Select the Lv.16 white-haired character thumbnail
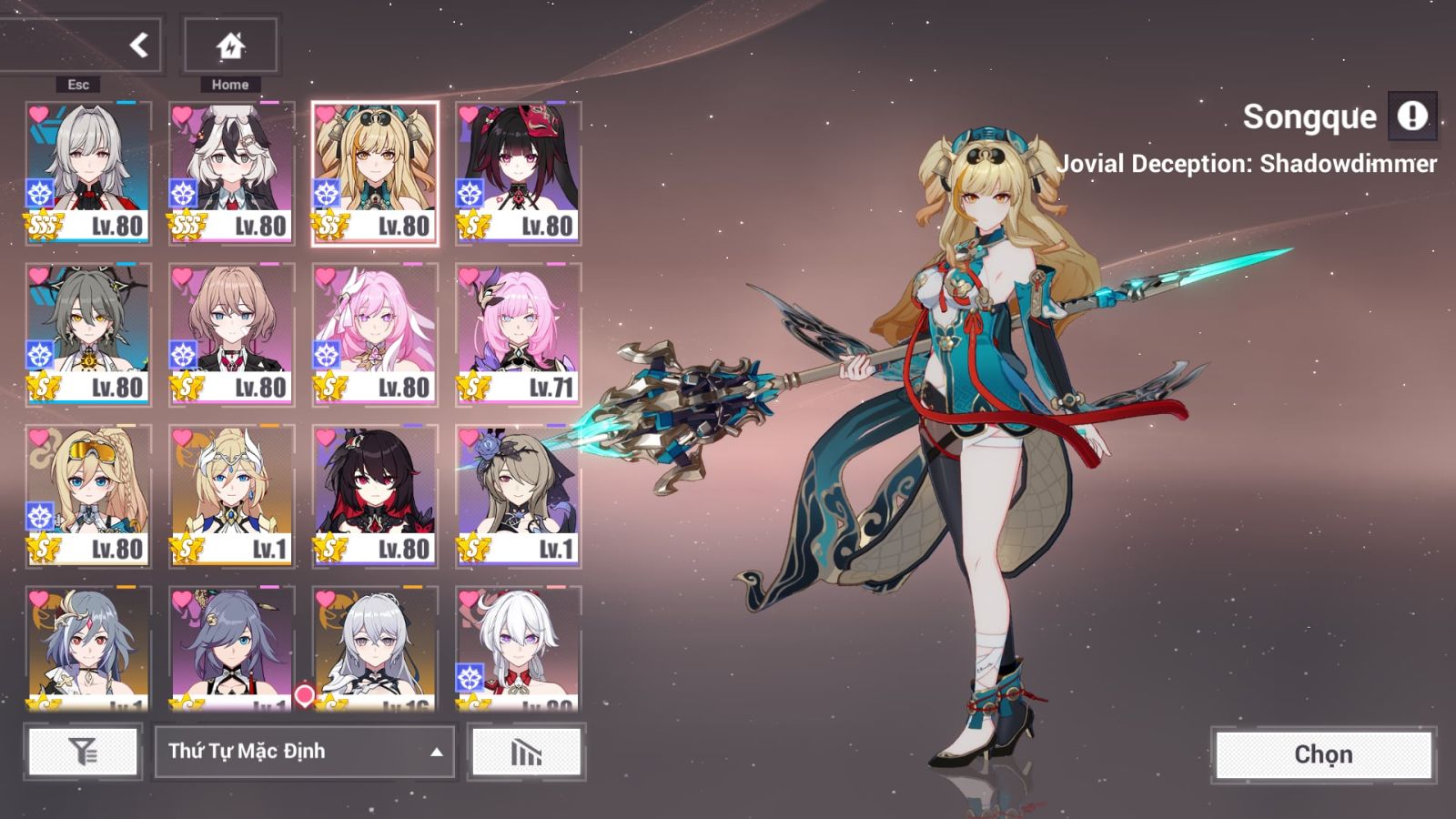The width and height of the screenshot is (1456, 819). pos(374,646)
